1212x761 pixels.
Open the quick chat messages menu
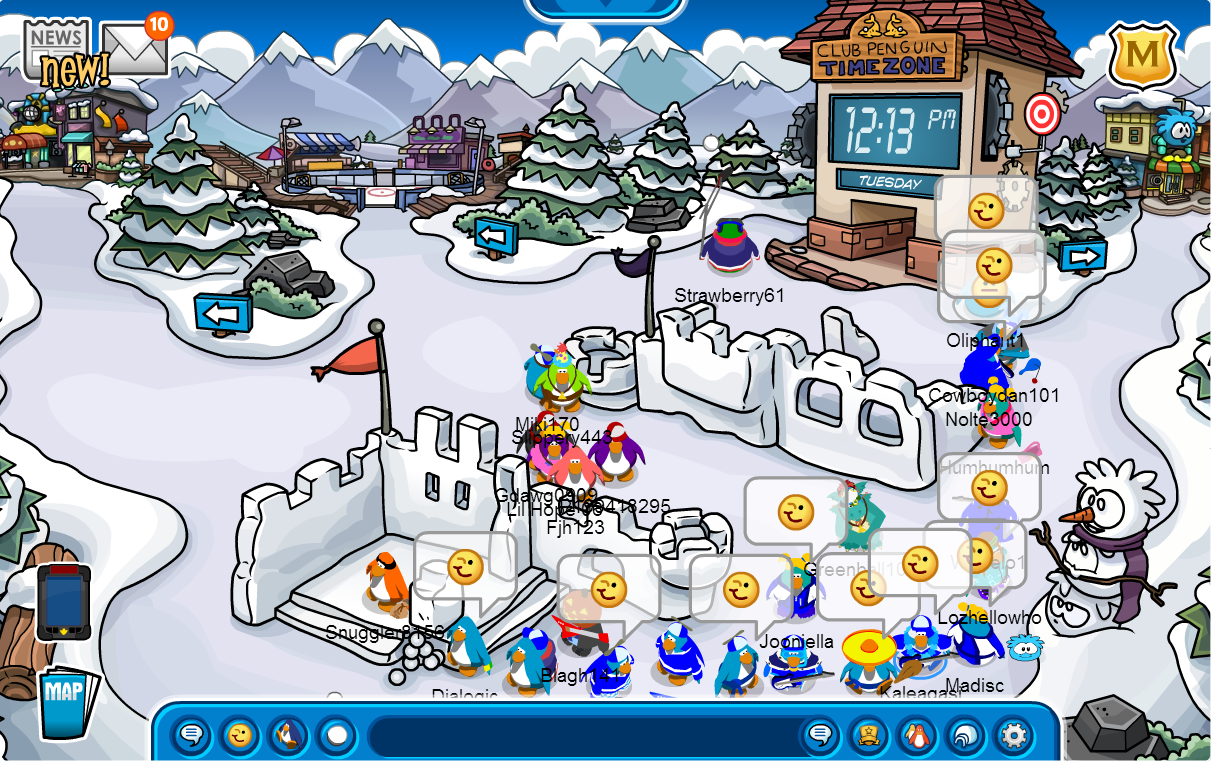(x=191, y=736)
